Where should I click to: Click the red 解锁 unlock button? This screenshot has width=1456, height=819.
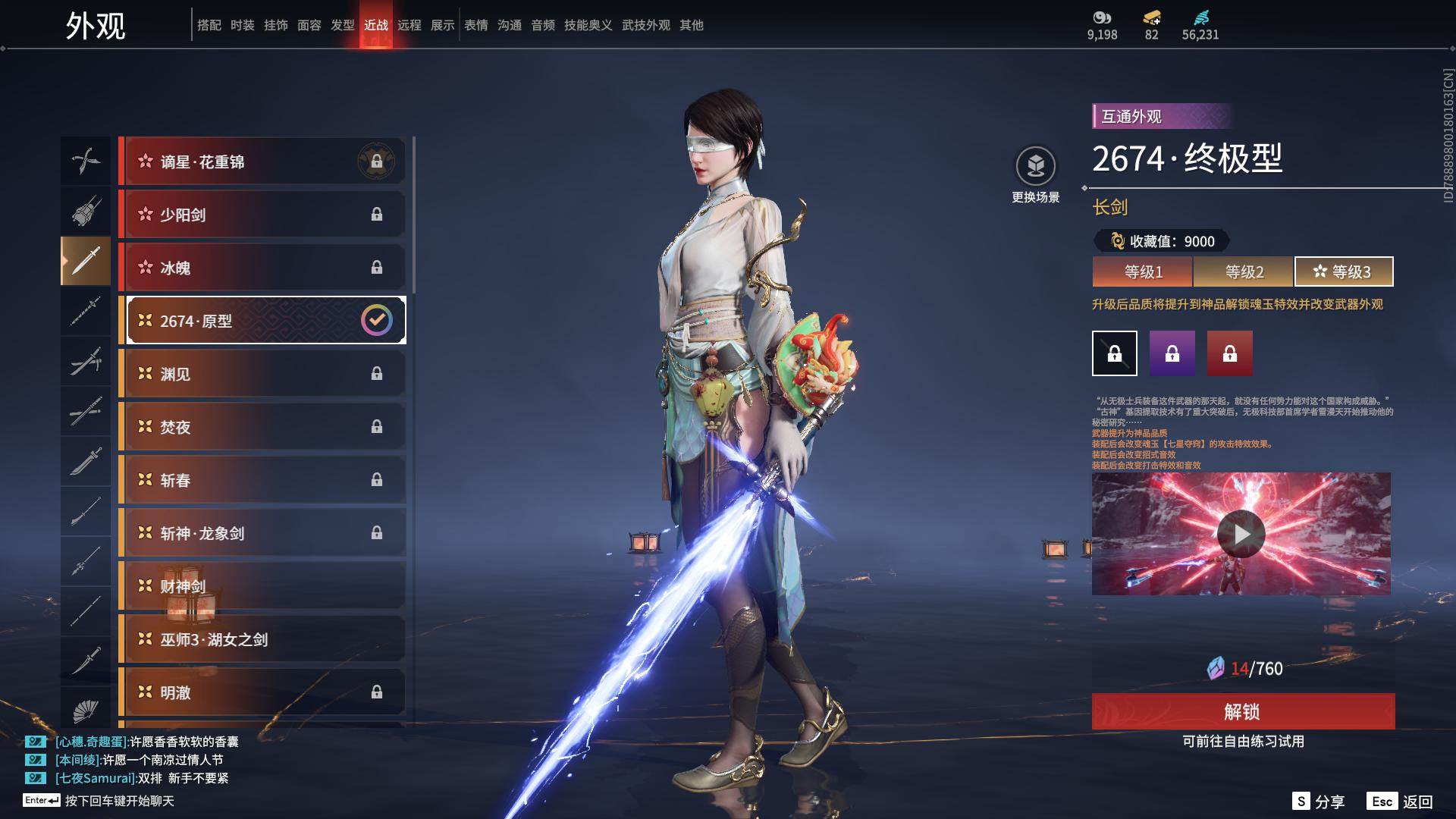click(x=1243, y=711)
